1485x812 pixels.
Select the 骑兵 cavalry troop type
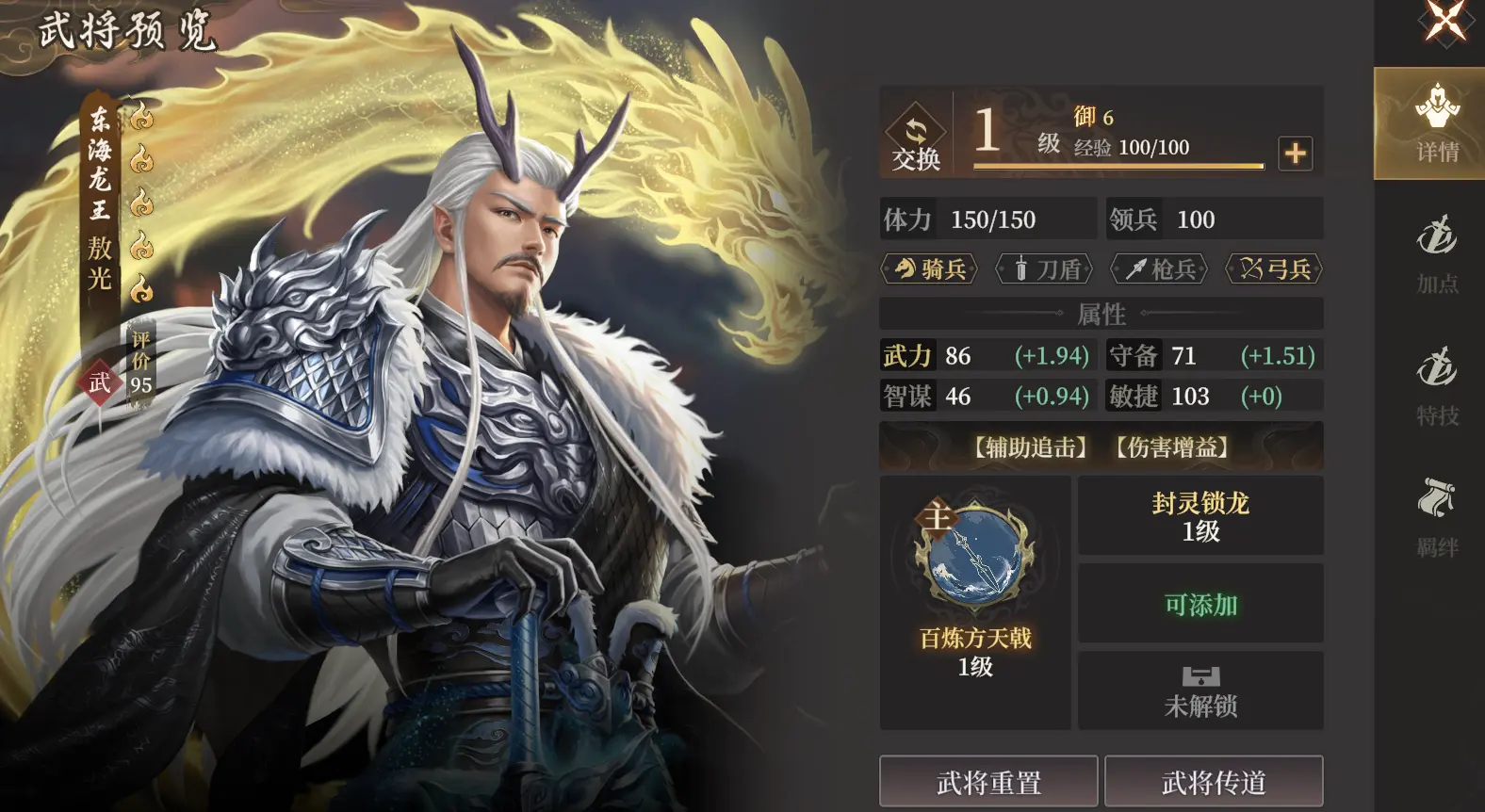click(927, 270)
